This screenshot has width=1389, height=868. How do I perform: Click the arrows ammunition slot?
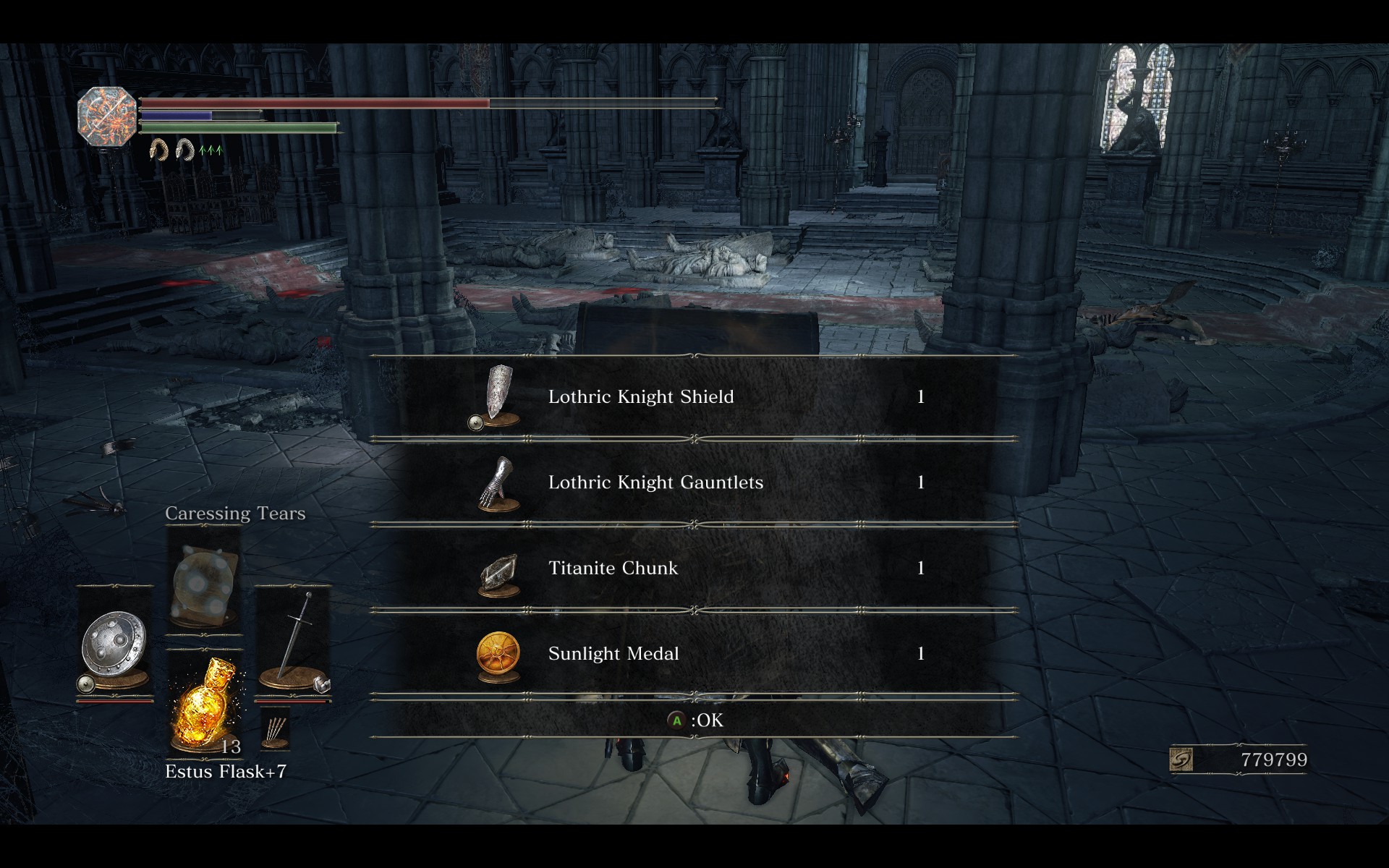pyautogui.click(x=276, y=732)
